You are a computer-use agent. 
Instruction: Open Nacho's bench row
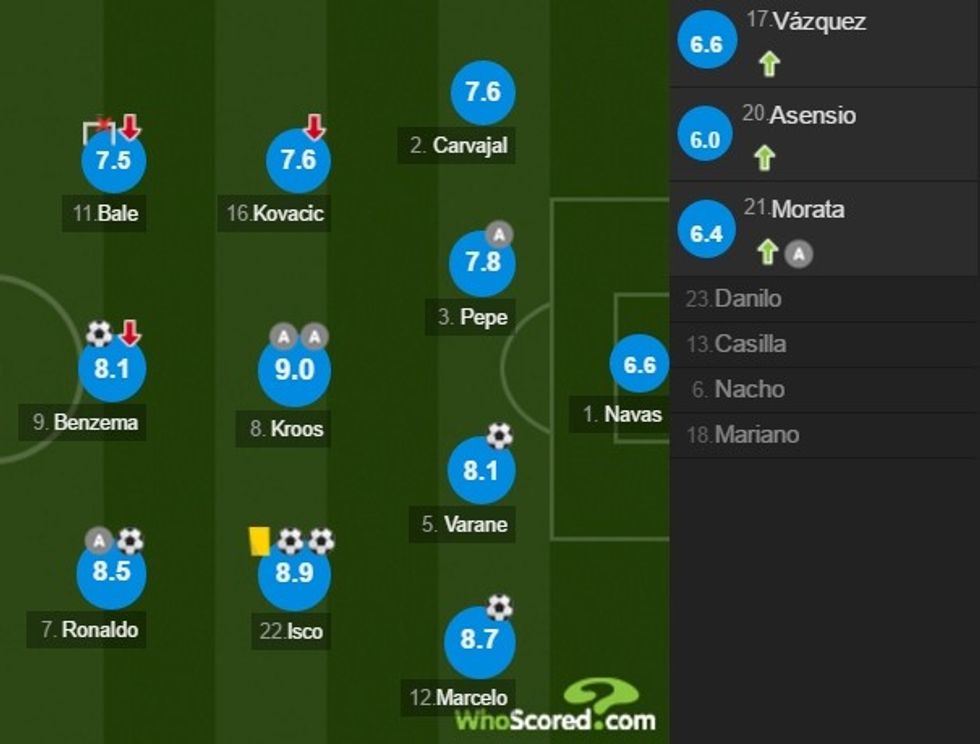pos(824,389)
